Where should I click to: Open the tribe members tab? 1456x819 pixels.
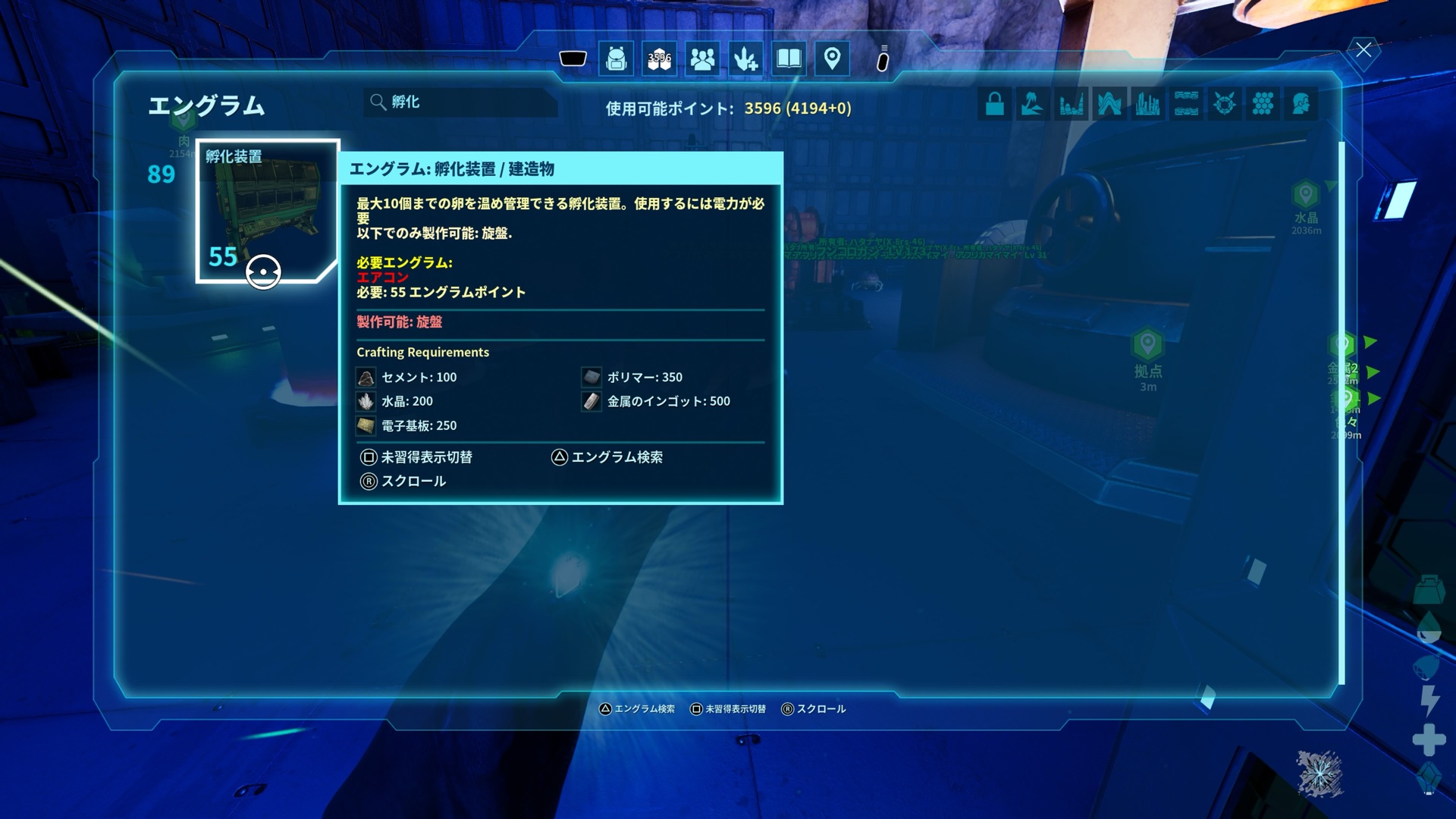pos(702,58)
